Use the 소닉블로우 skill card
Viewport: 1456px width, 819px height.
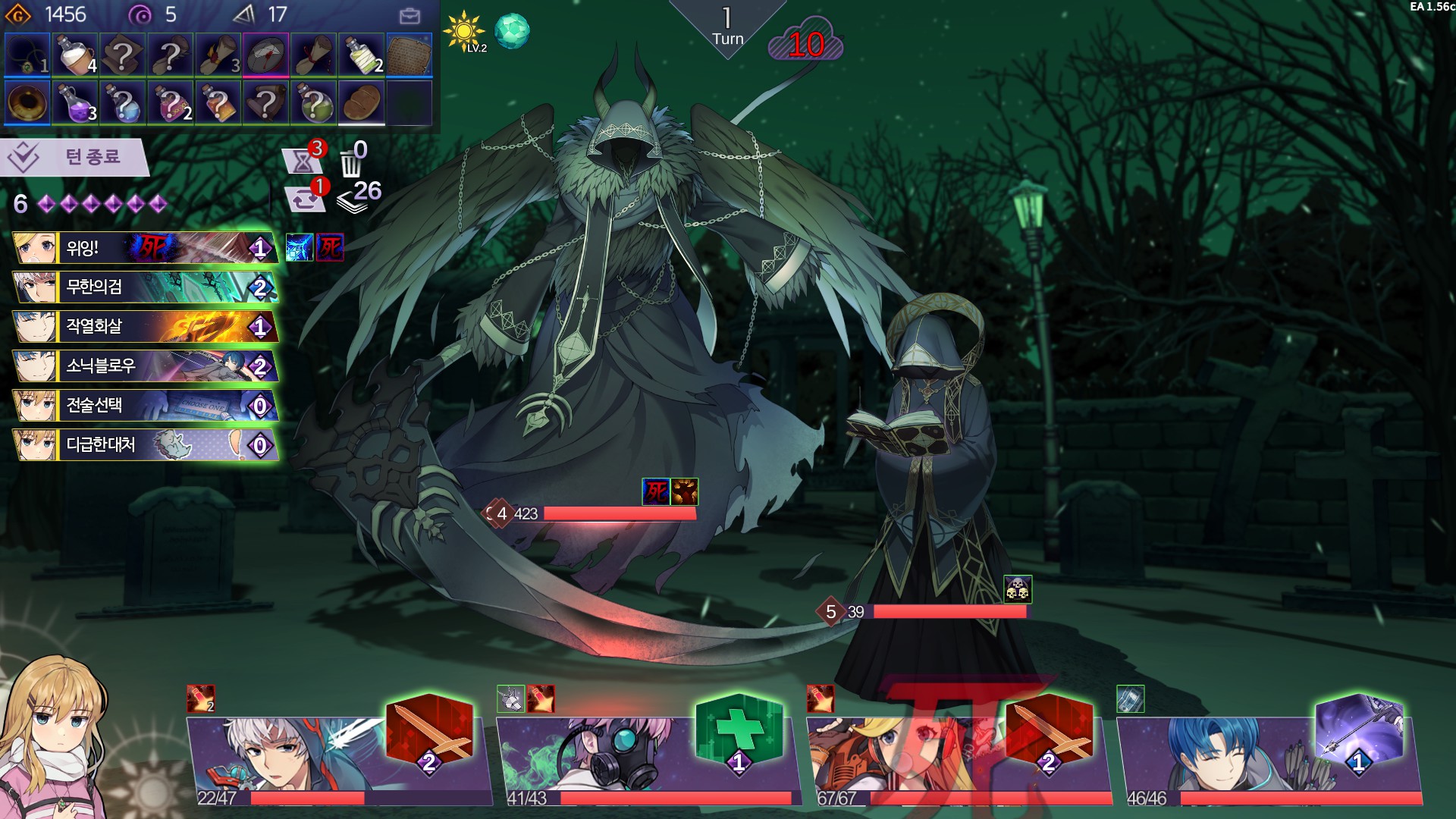click(144, 366)
